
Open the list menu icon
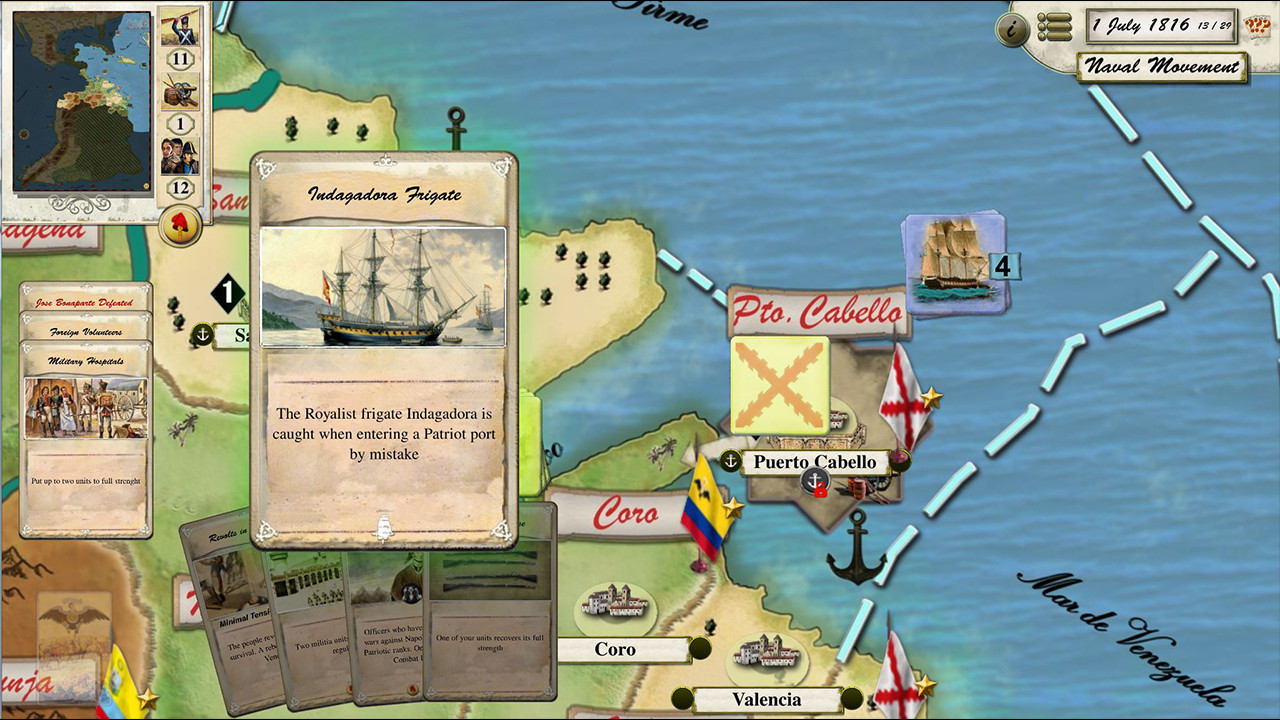1054,27
